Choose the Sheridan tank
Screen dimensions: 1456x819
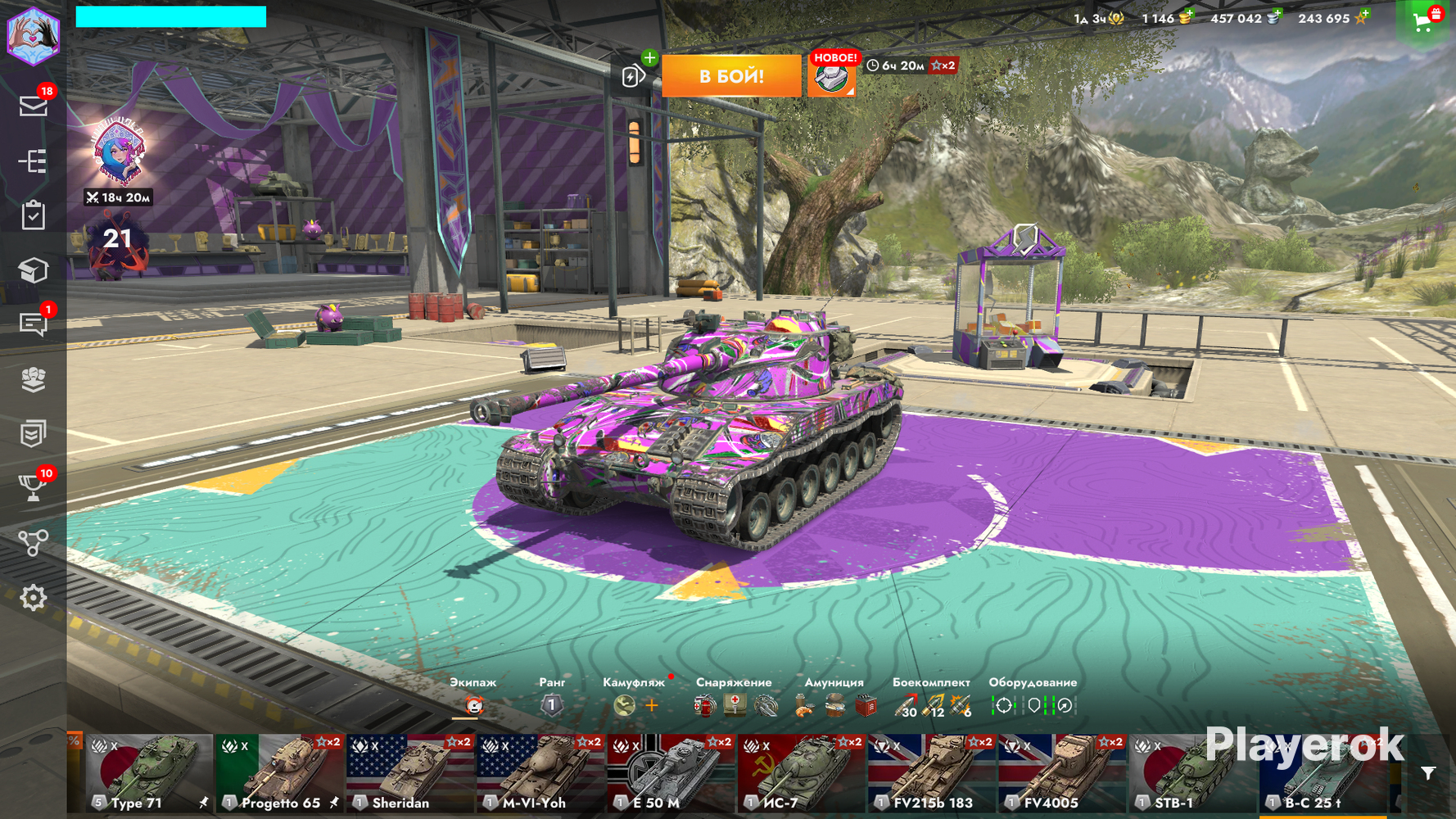[409, 774]
